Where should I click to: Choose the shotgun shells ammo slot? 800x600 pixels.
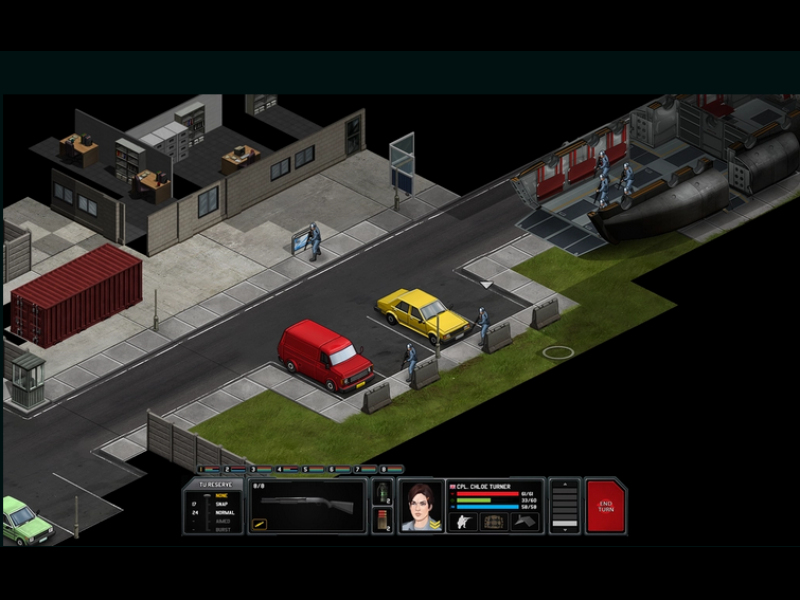coord(382,520)
